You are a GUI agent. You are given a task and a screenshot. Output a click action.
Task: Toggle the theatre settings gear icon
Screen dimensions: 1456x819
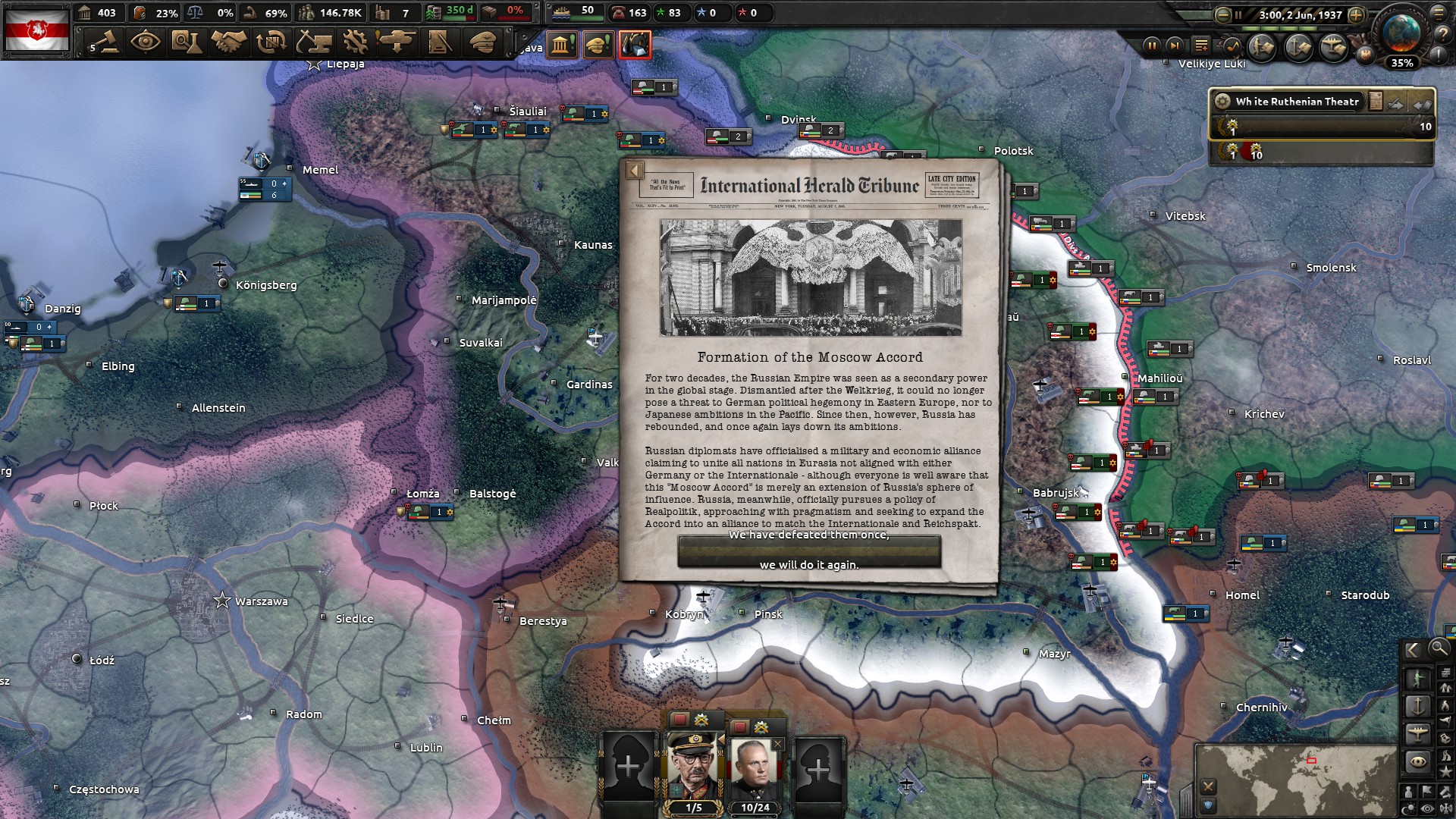pyautogui.click(x=1222, y=102)
